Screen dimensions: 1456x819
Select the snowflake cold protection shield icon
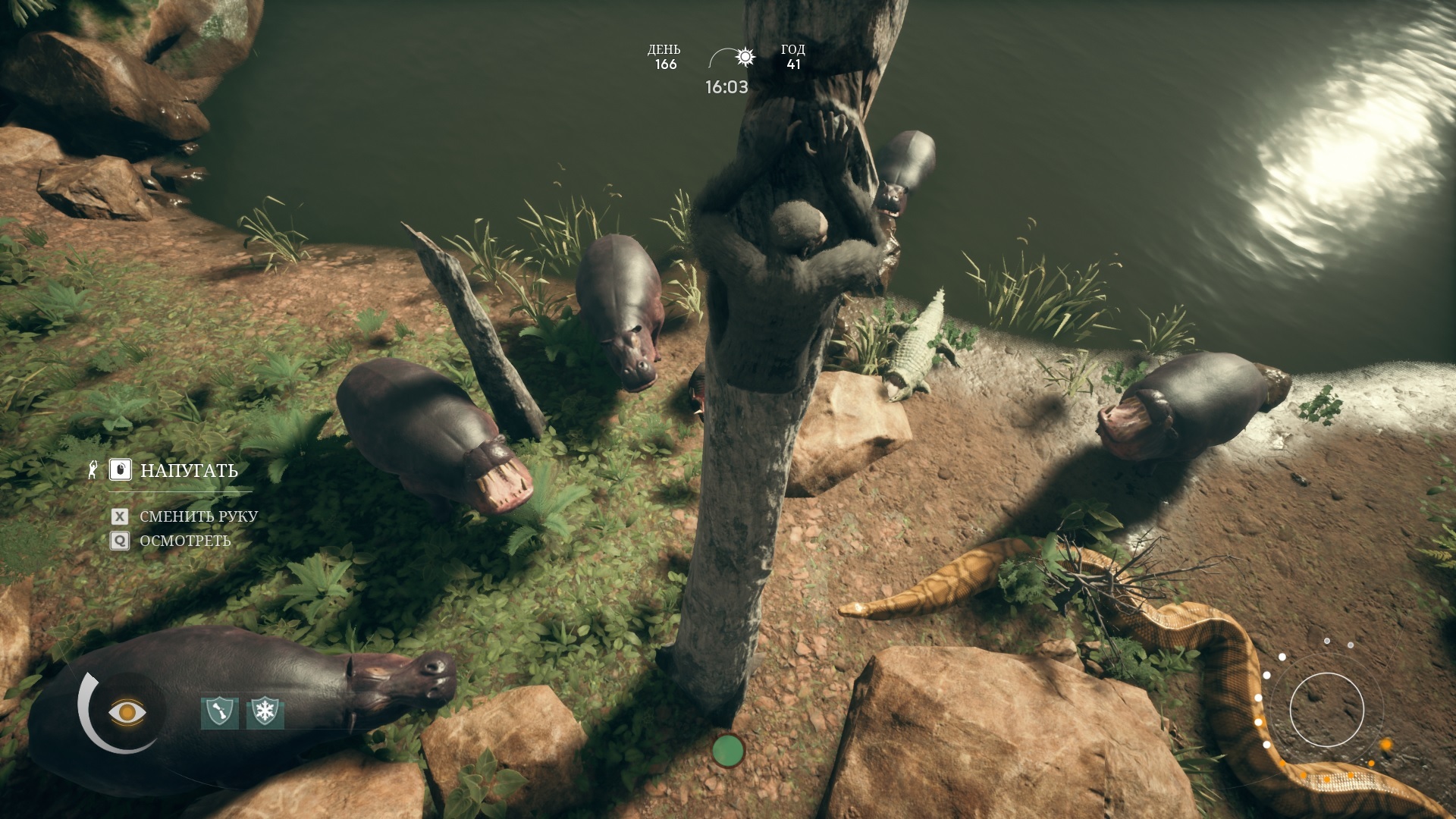(x=265, y=713)
